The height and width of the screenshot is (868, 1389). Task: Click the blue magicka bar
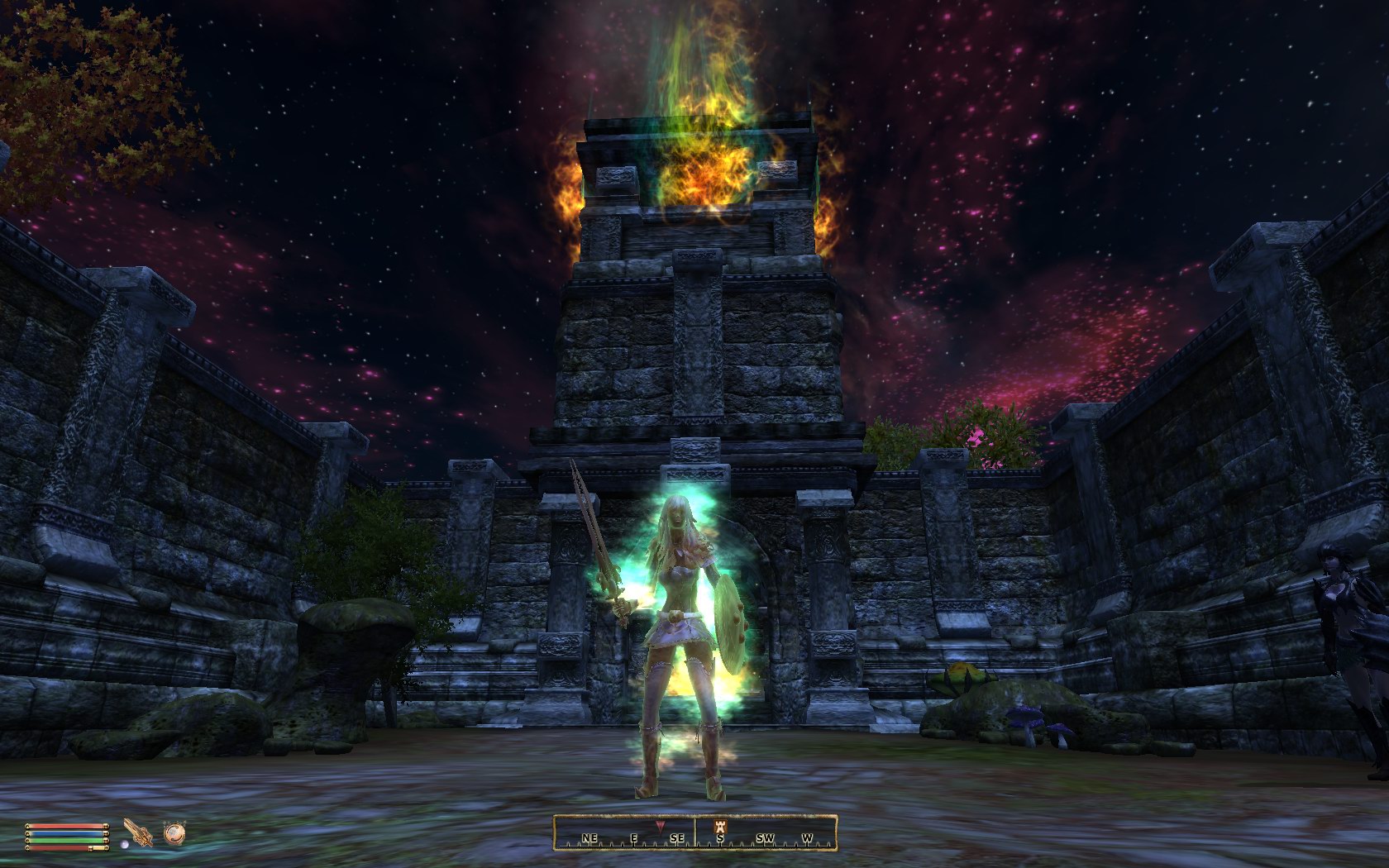pos(64,833)
